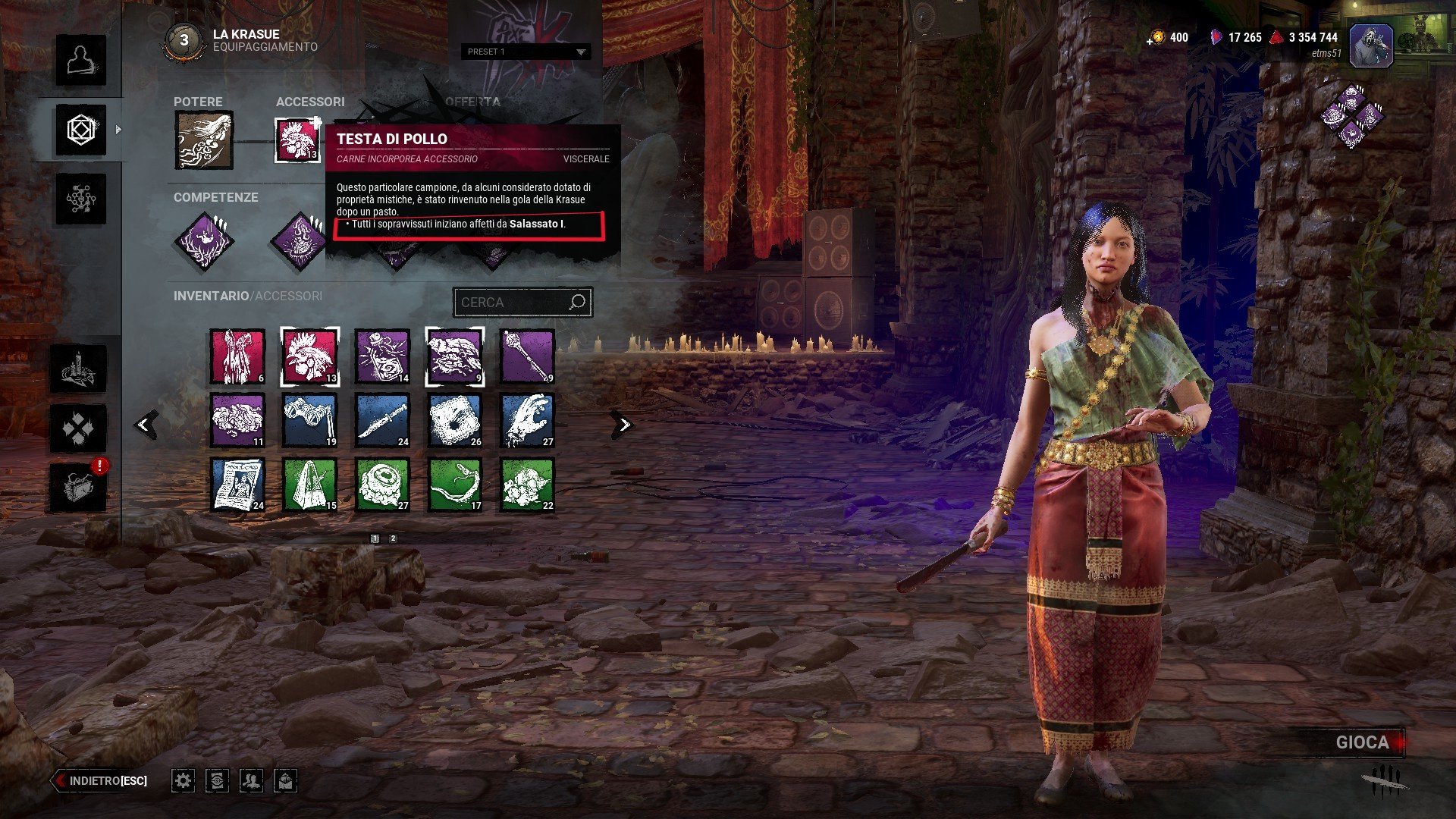
Task: Choose the binoculars add-on slot
Action: click(x=309, y=420)
